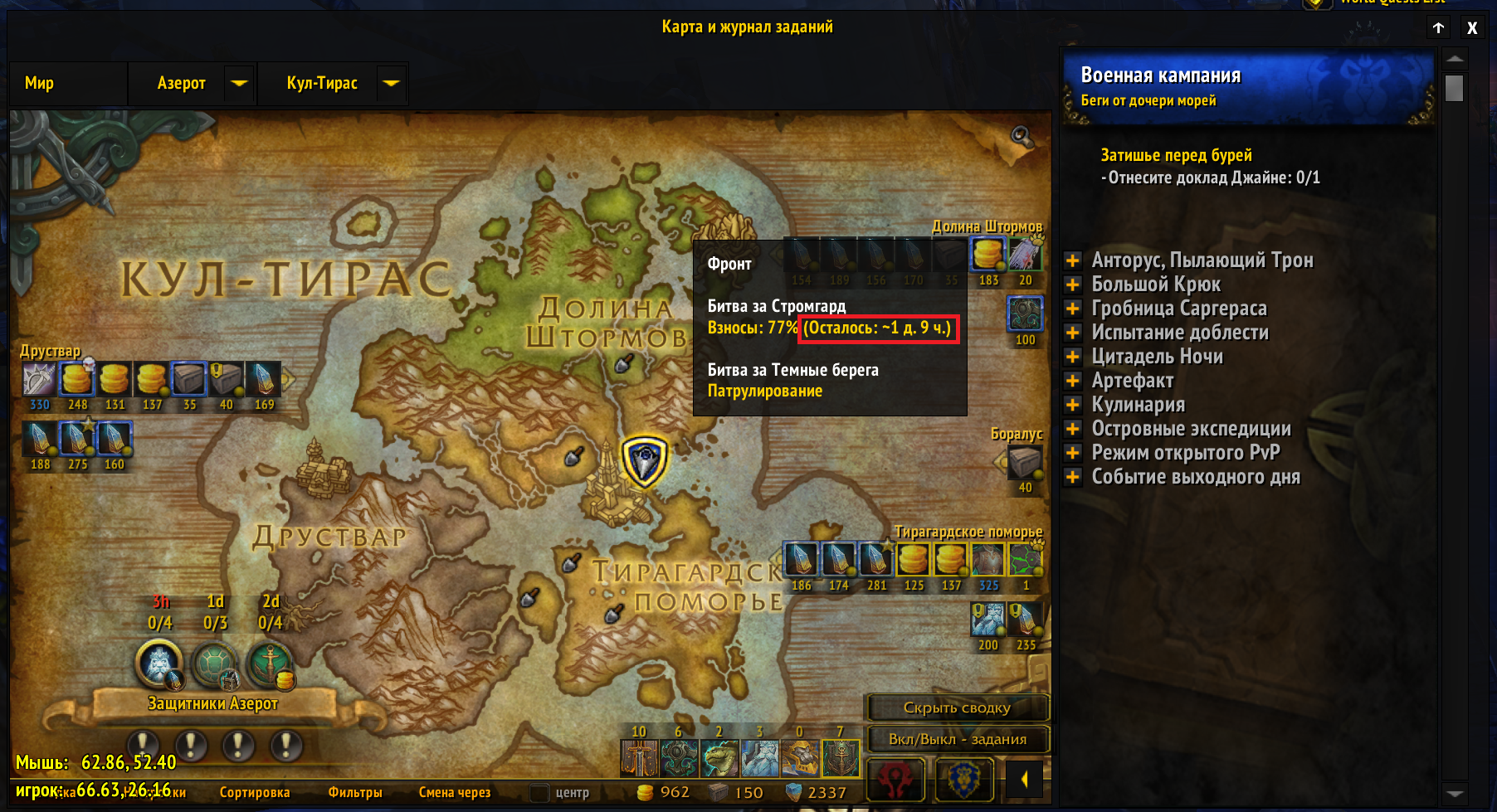Click the magnifying glass on the map
Viewport: 1497px width, 812px height.
[x=1021, y=137]
